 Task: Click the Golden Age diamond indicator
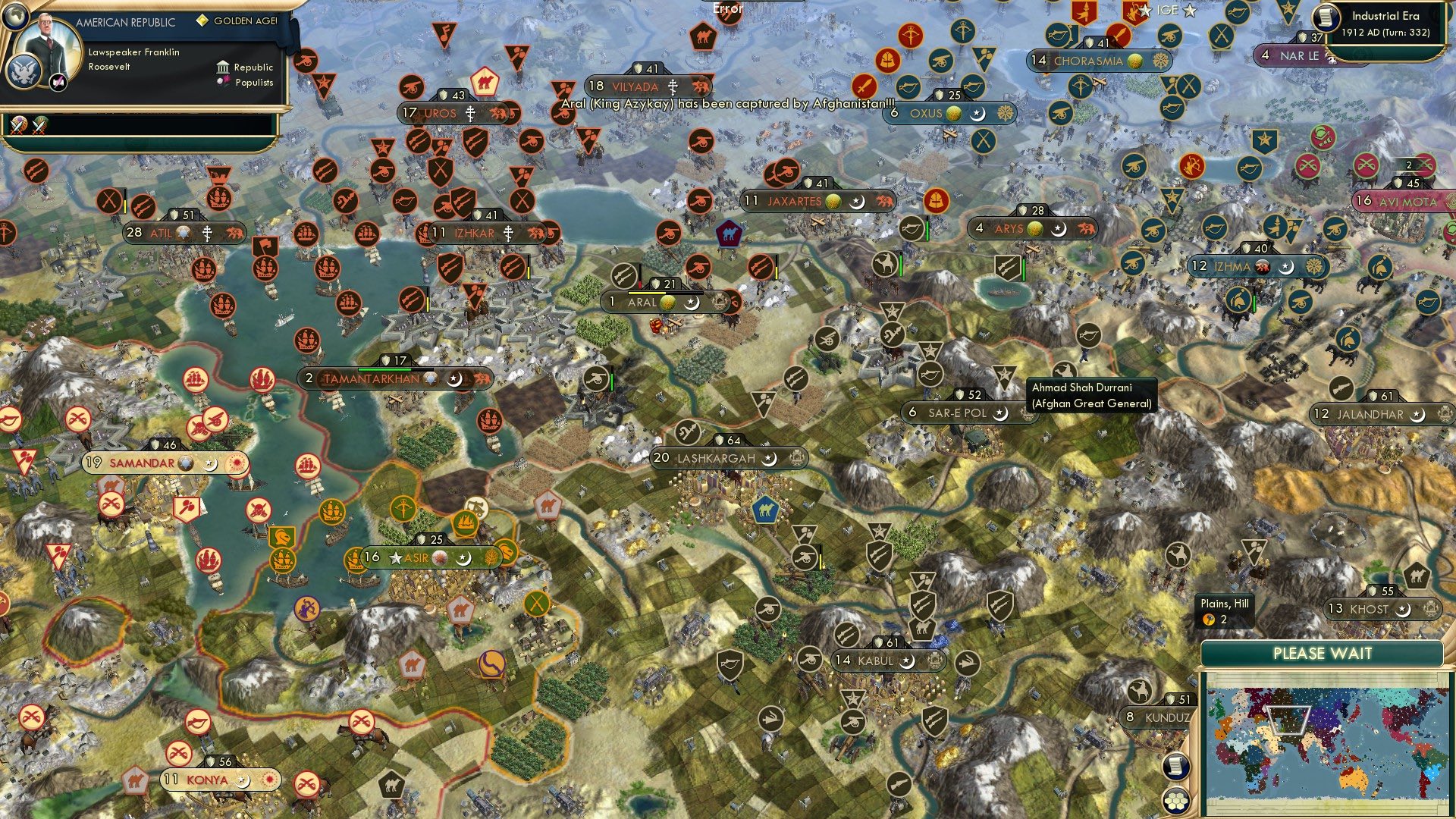202,20
